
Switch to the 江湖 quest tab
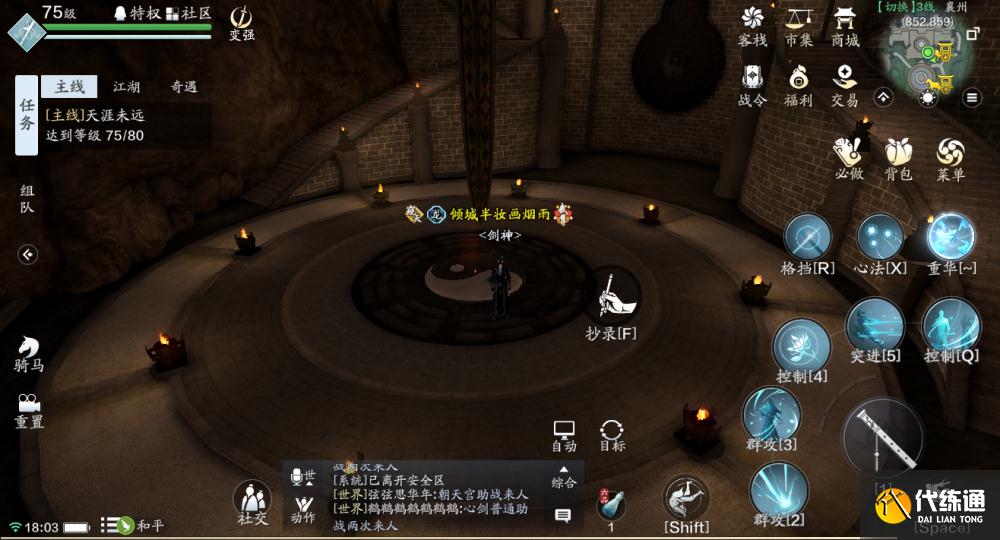click(126, 87)
